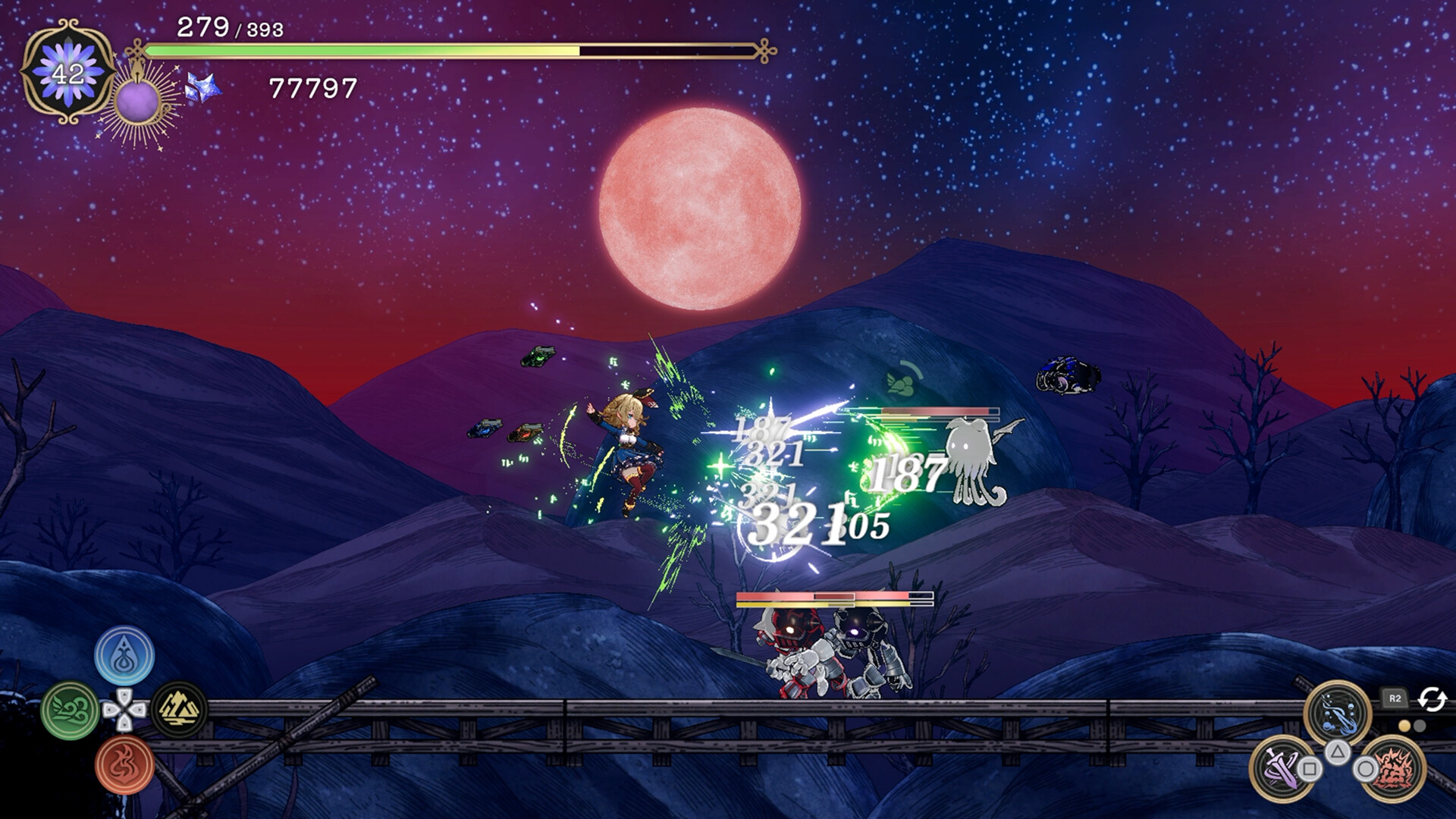This screenshot has height=819, width=1456.
Task: Select the blue water element
Action: [x=124, y=656]
